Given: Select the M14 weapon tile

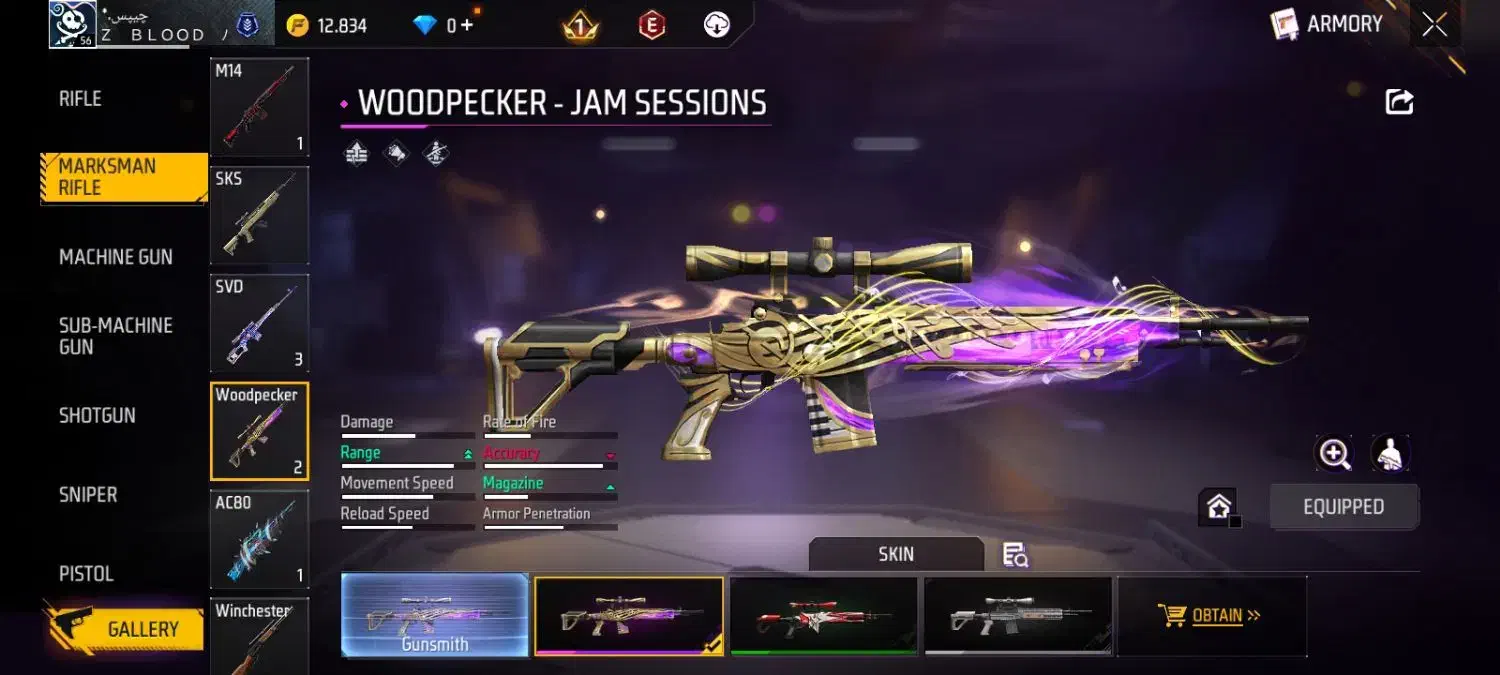Looking at the screenshot, I should pyautogui.click(x=259, y=107).
